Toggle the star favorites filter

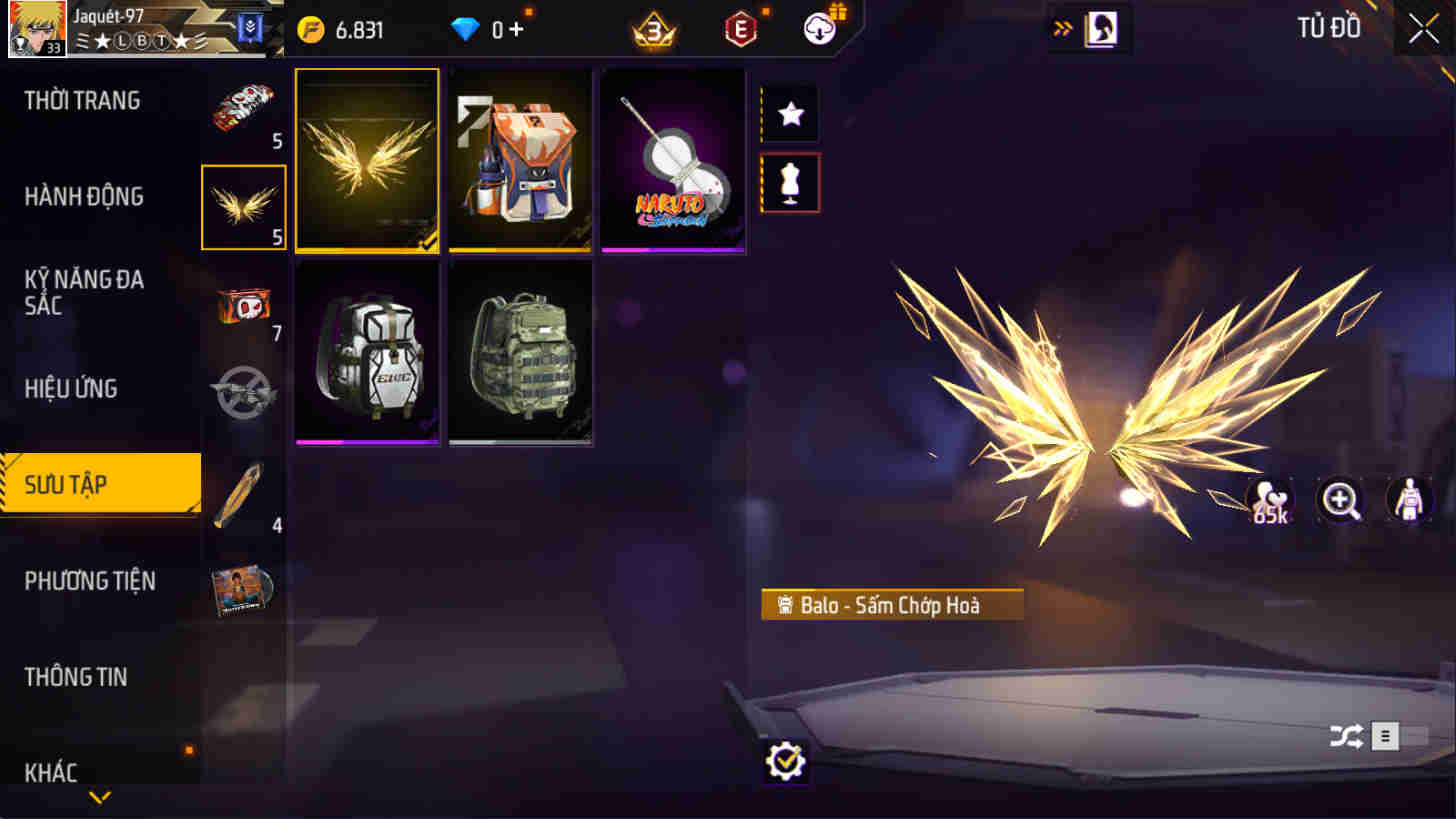(x=790, y=114)
